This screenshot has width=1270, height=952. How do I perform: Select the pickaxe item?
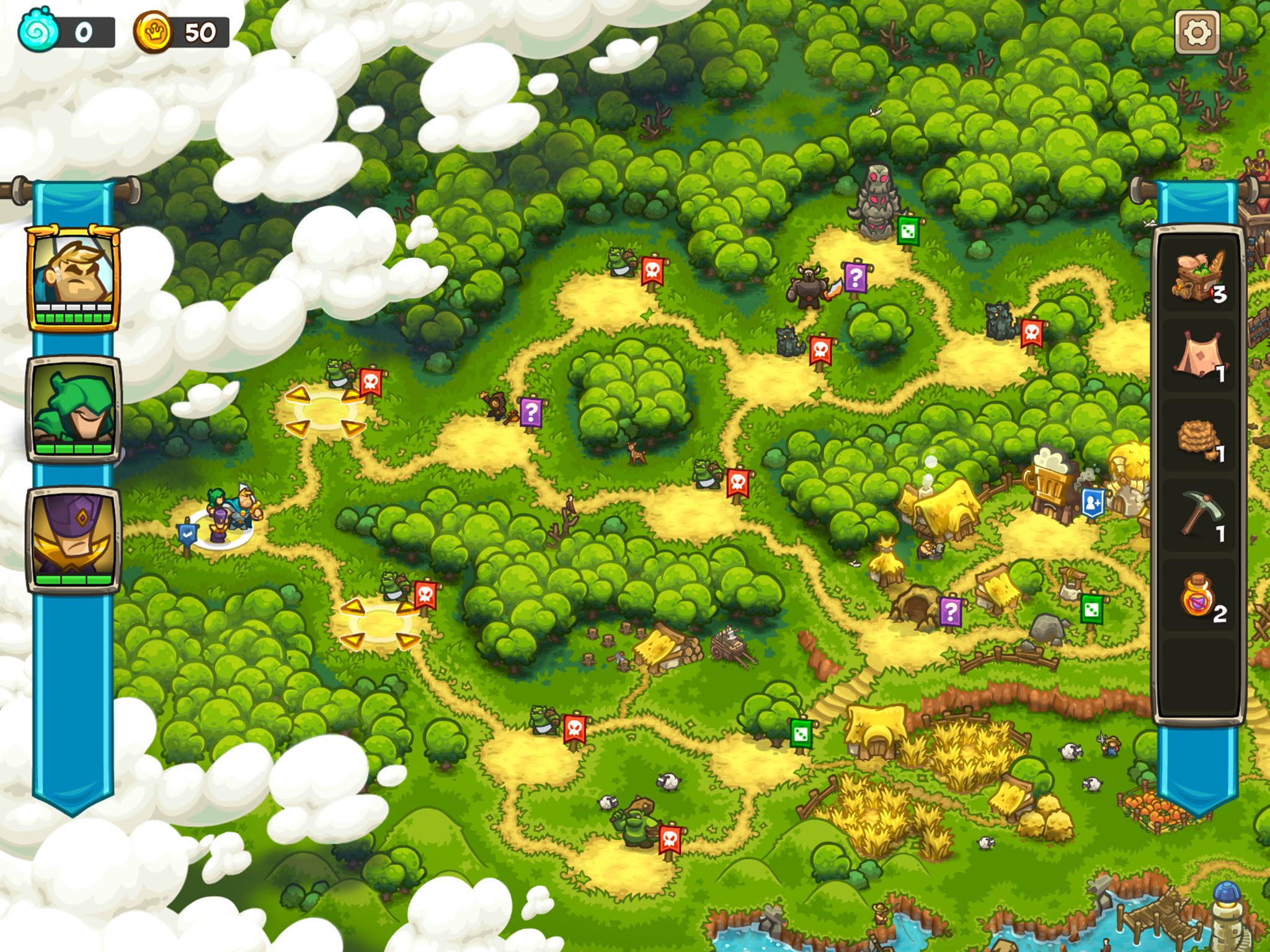tap(1198, 516)
